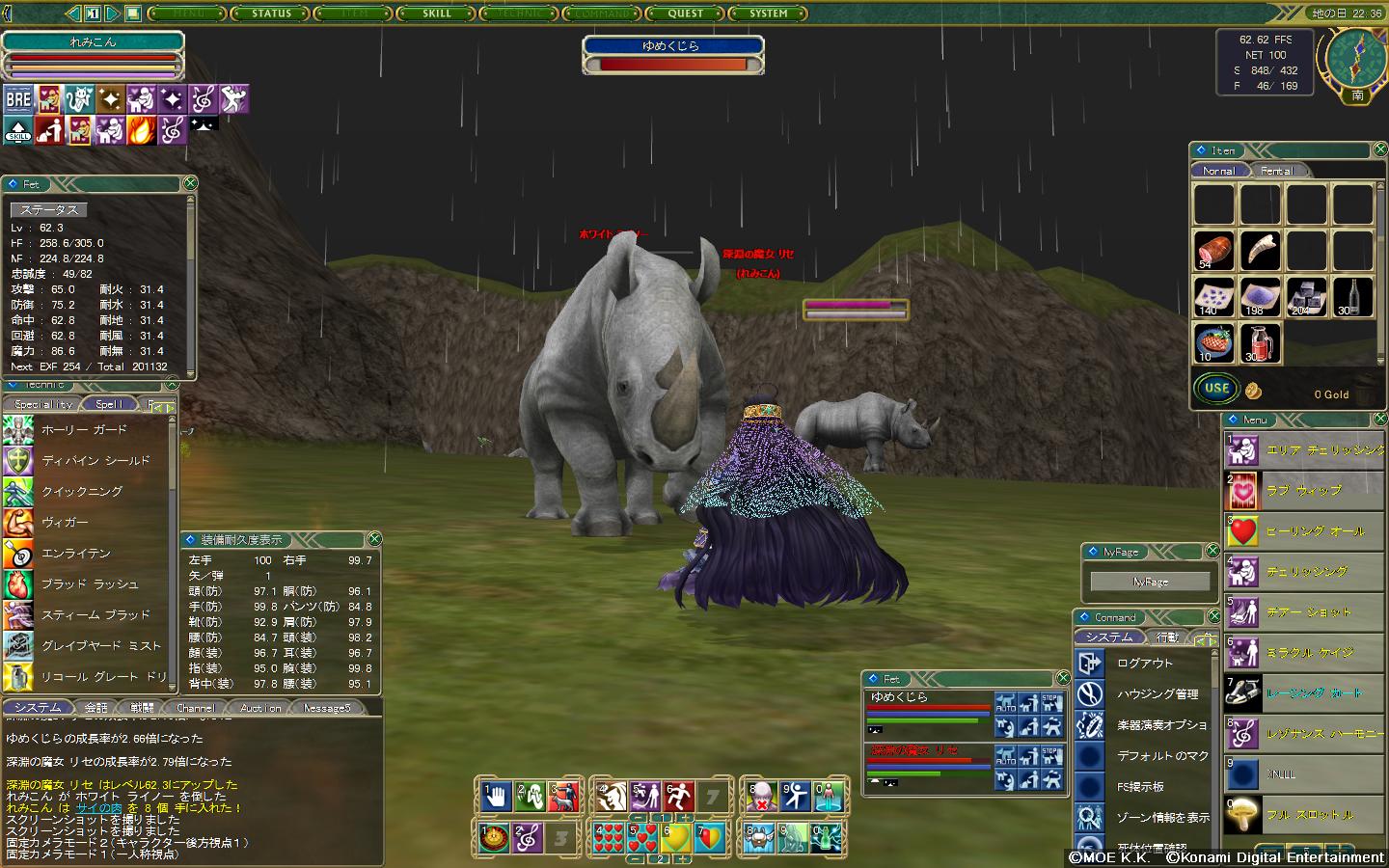Switch to the Rental tab in Item window
1389x868 pixels.
click(1276, 171)
